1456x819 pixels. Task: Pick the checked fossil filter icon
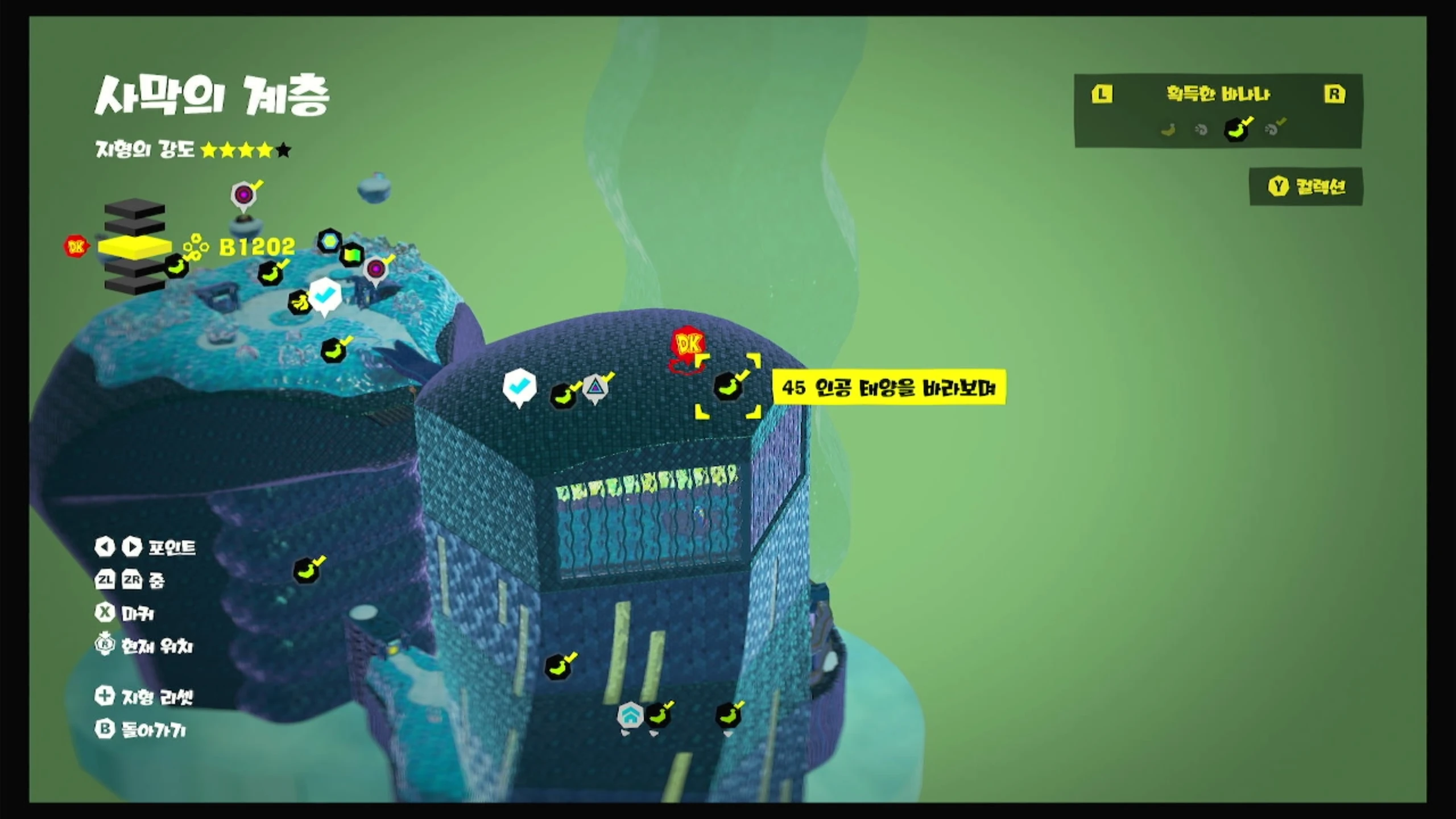point(1273,129)
